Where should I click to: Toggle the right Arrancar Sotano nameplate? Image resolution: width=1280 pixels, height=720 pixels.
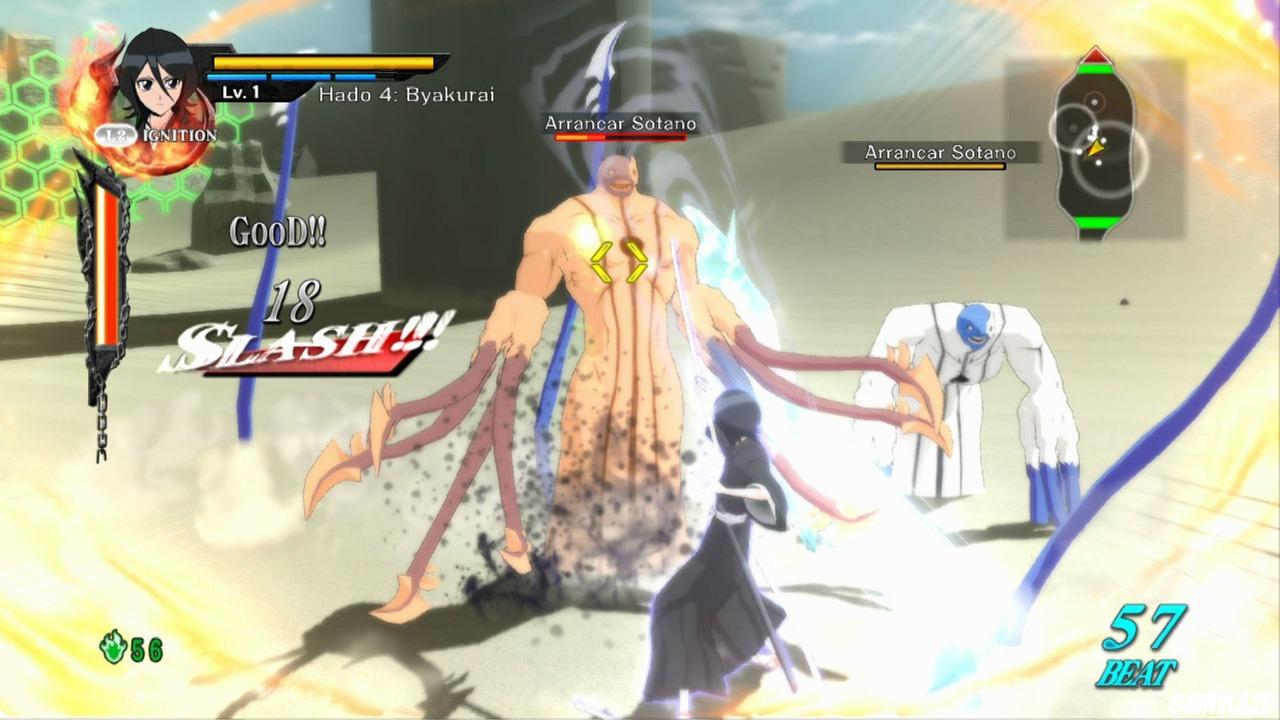click(938, 153)
